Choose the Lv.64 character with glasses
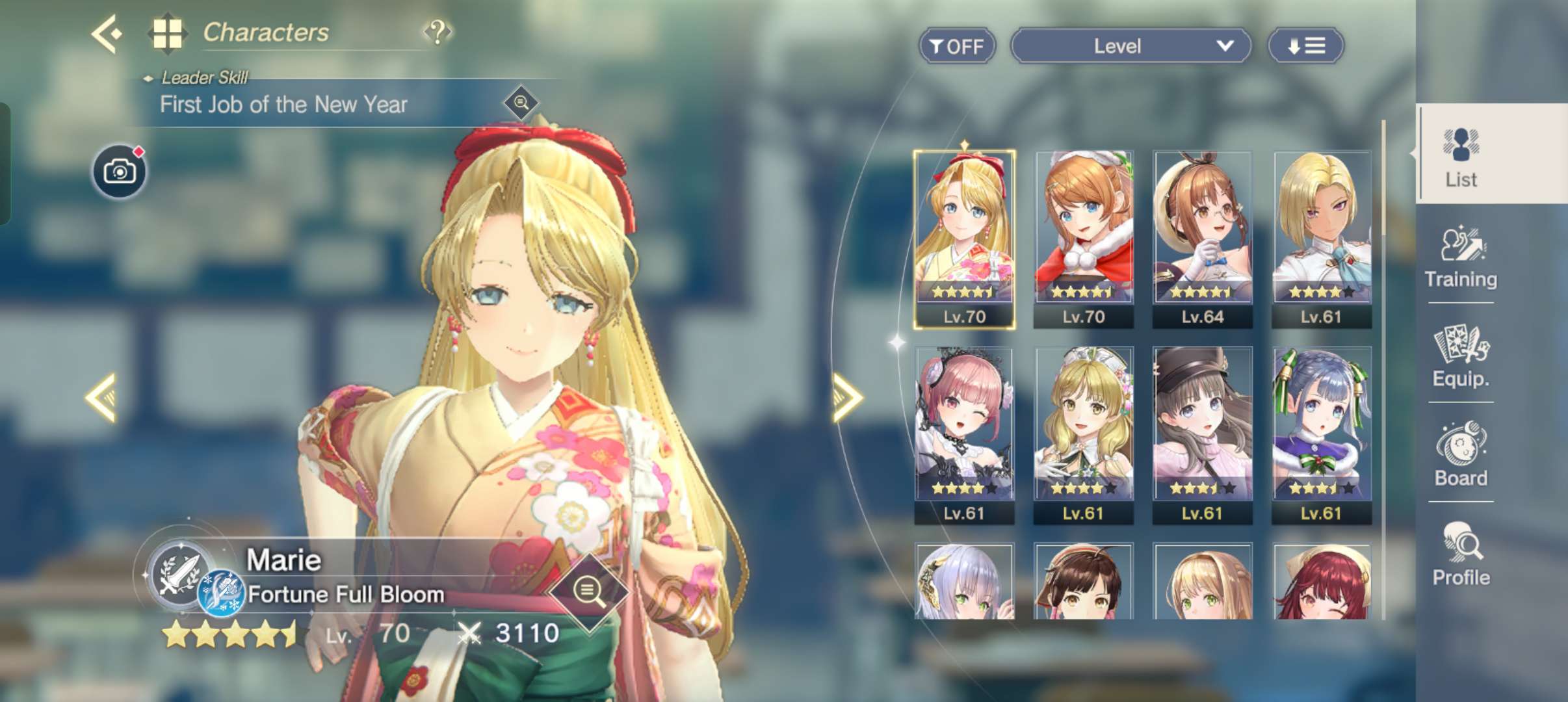1568x702 pixels. pos(1203,239)
